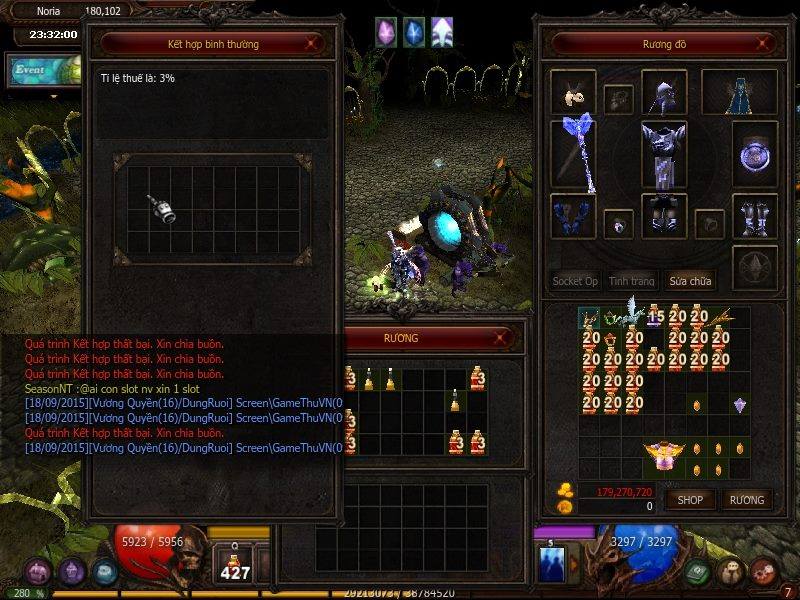Click the equipped gloves slot

point(573,215)
